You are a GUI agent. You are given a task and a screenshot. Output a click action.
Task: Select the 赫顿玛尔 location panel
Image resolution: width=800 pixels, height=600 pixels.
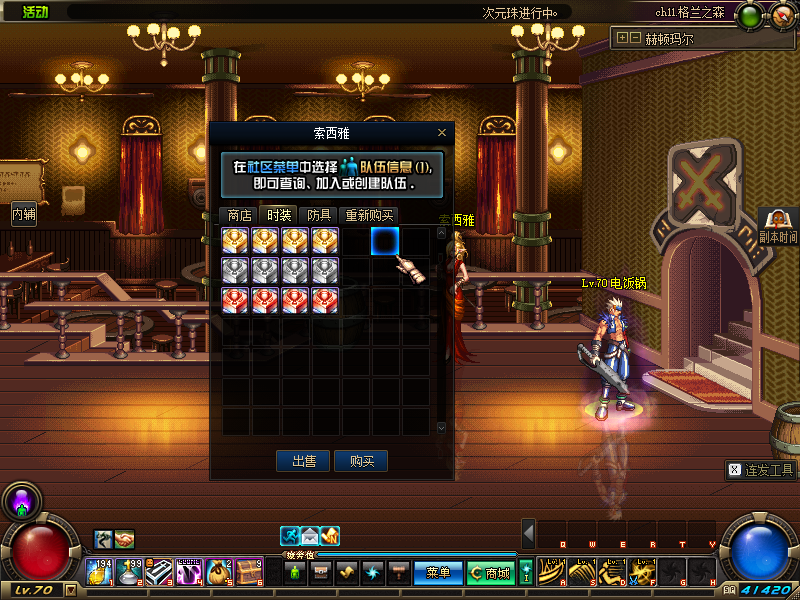pos(682,39)
